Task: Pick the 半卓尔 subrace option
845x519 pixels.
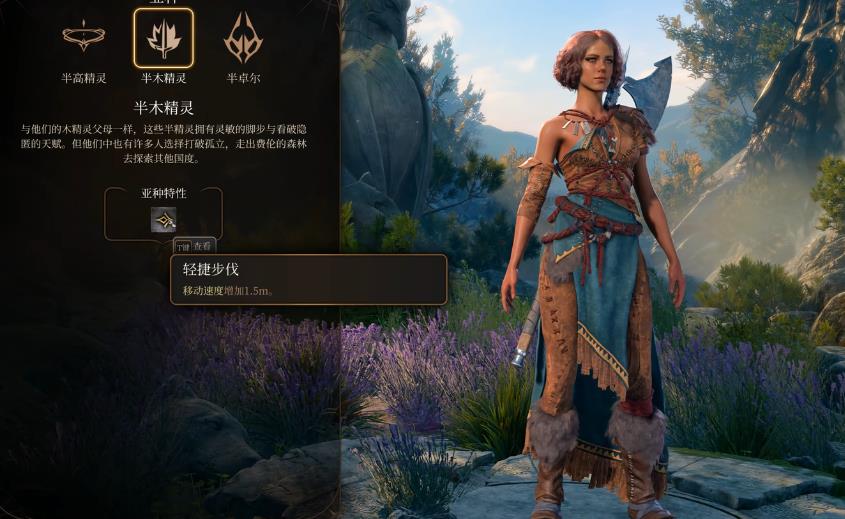Action: coord(243,38)
